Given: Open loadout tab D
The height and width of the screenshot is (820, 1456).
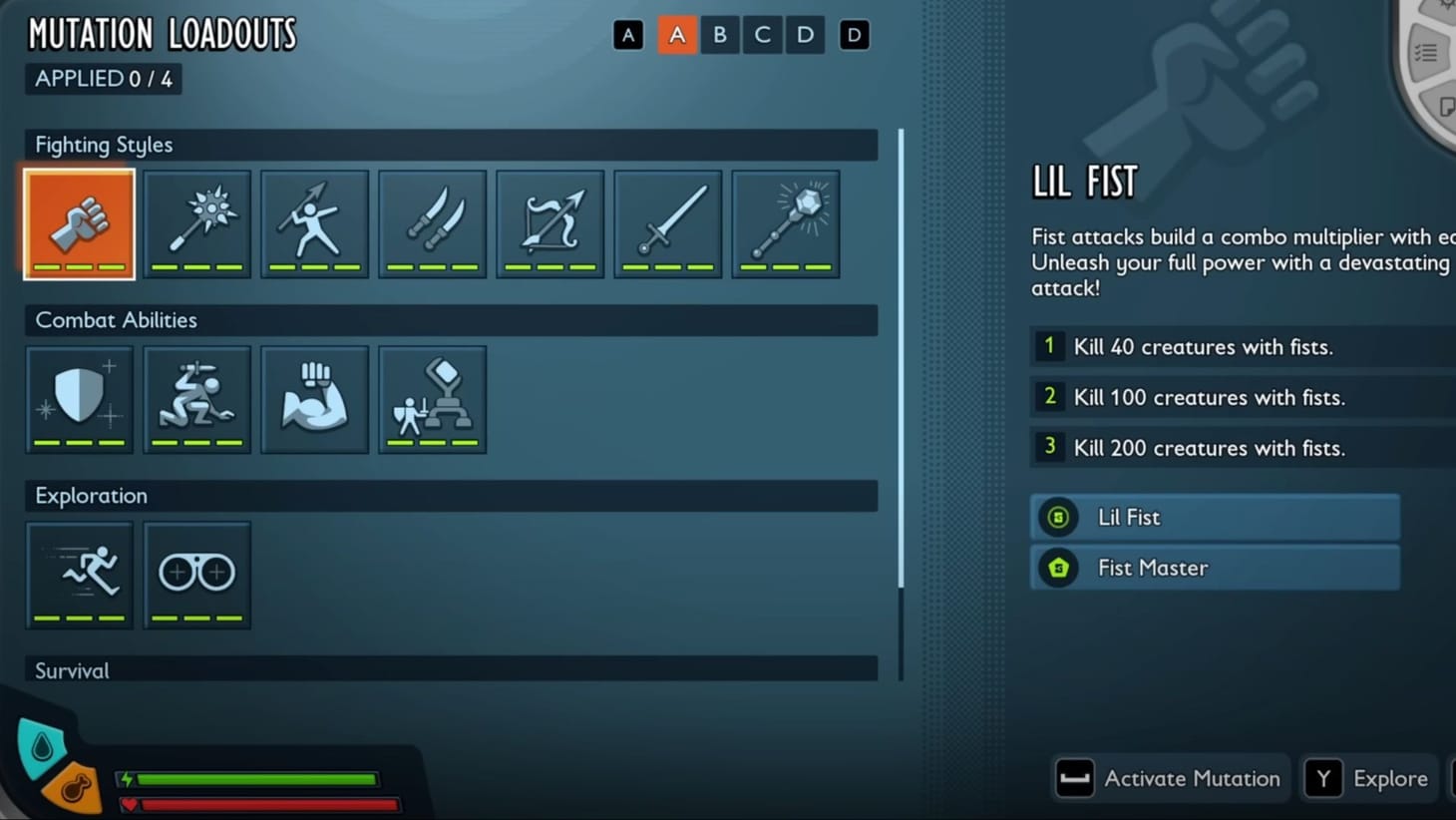Looking at the screenshot, I should [805, 34].
